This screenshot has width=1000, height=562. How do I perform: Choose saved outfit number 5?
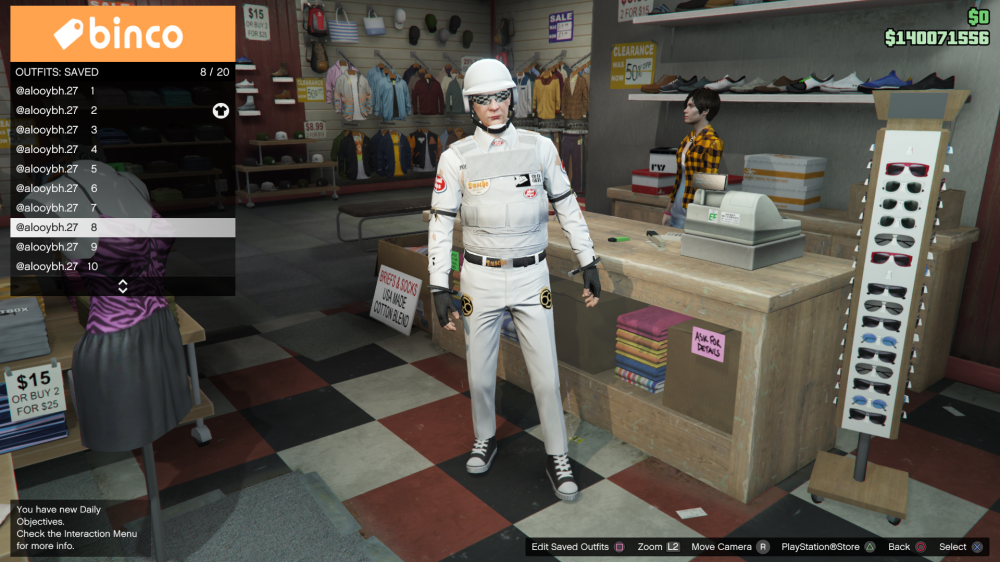tap(122, 169)
